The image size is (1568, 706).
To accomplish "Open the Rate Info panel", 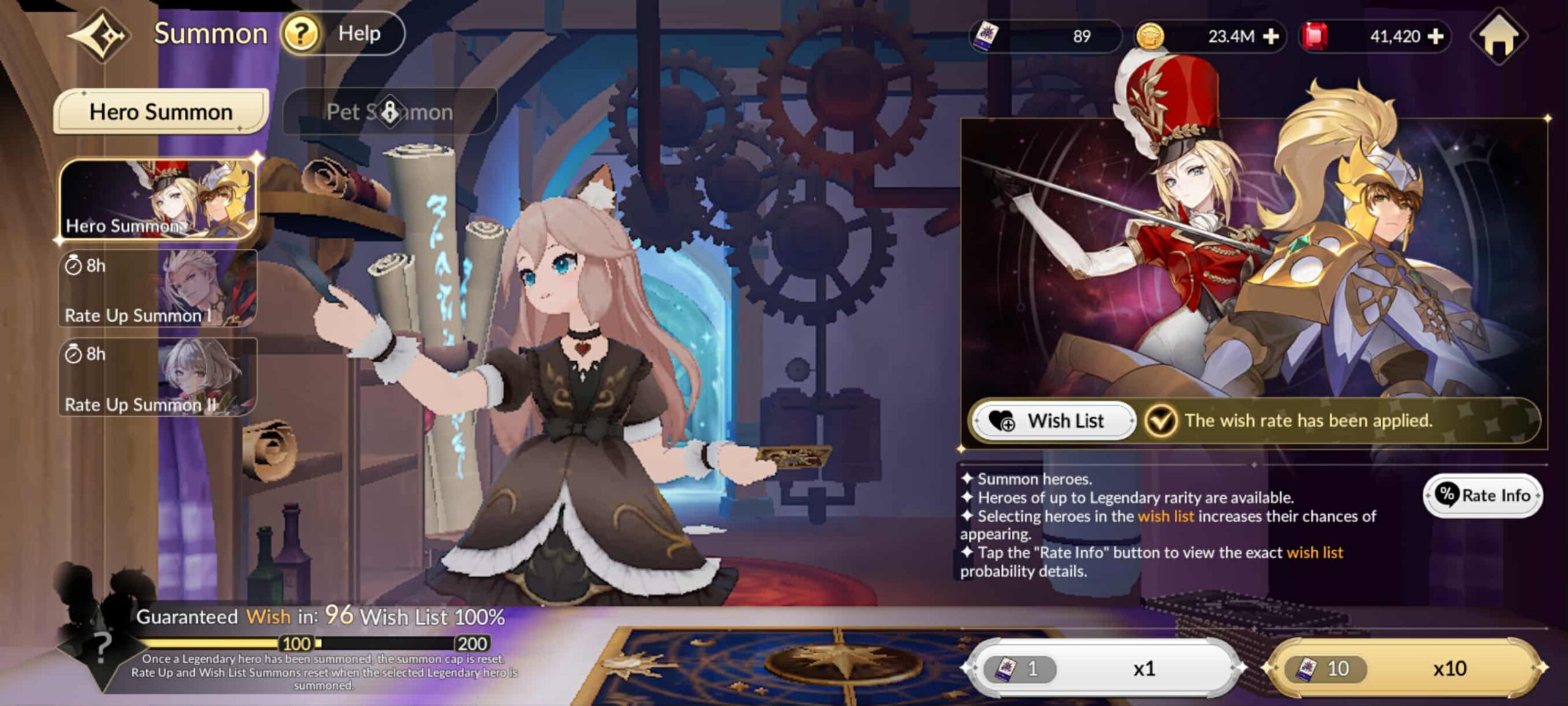I will pyautogui.click(x=1482, y=495).
